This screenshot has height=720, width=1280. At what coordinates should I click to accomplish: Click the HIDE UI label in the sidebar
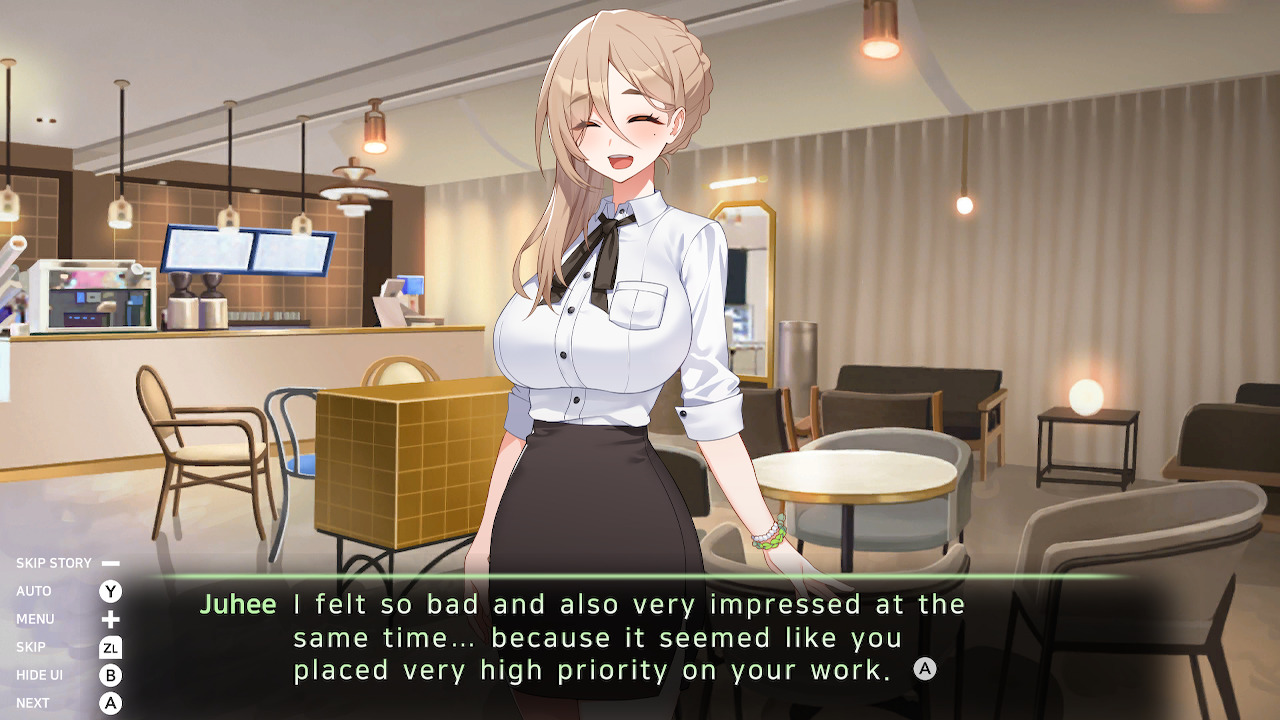[42, 674]
